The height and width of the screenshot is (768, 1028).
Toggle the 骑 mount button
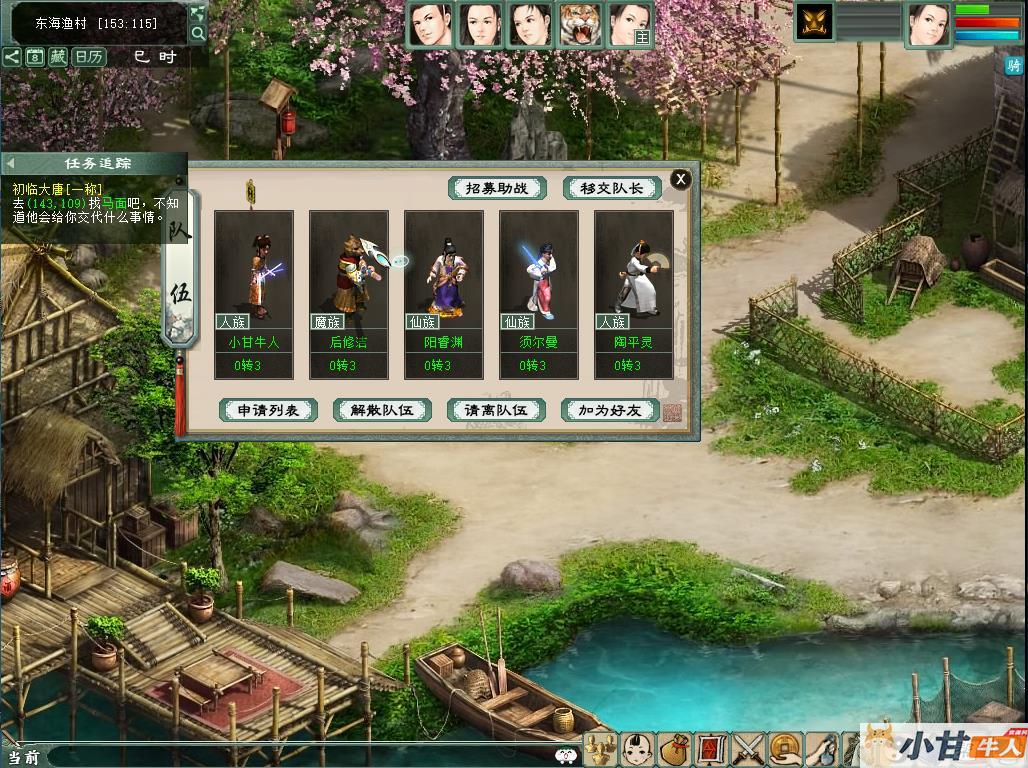pyautogui.click(x=1014, y=65)
